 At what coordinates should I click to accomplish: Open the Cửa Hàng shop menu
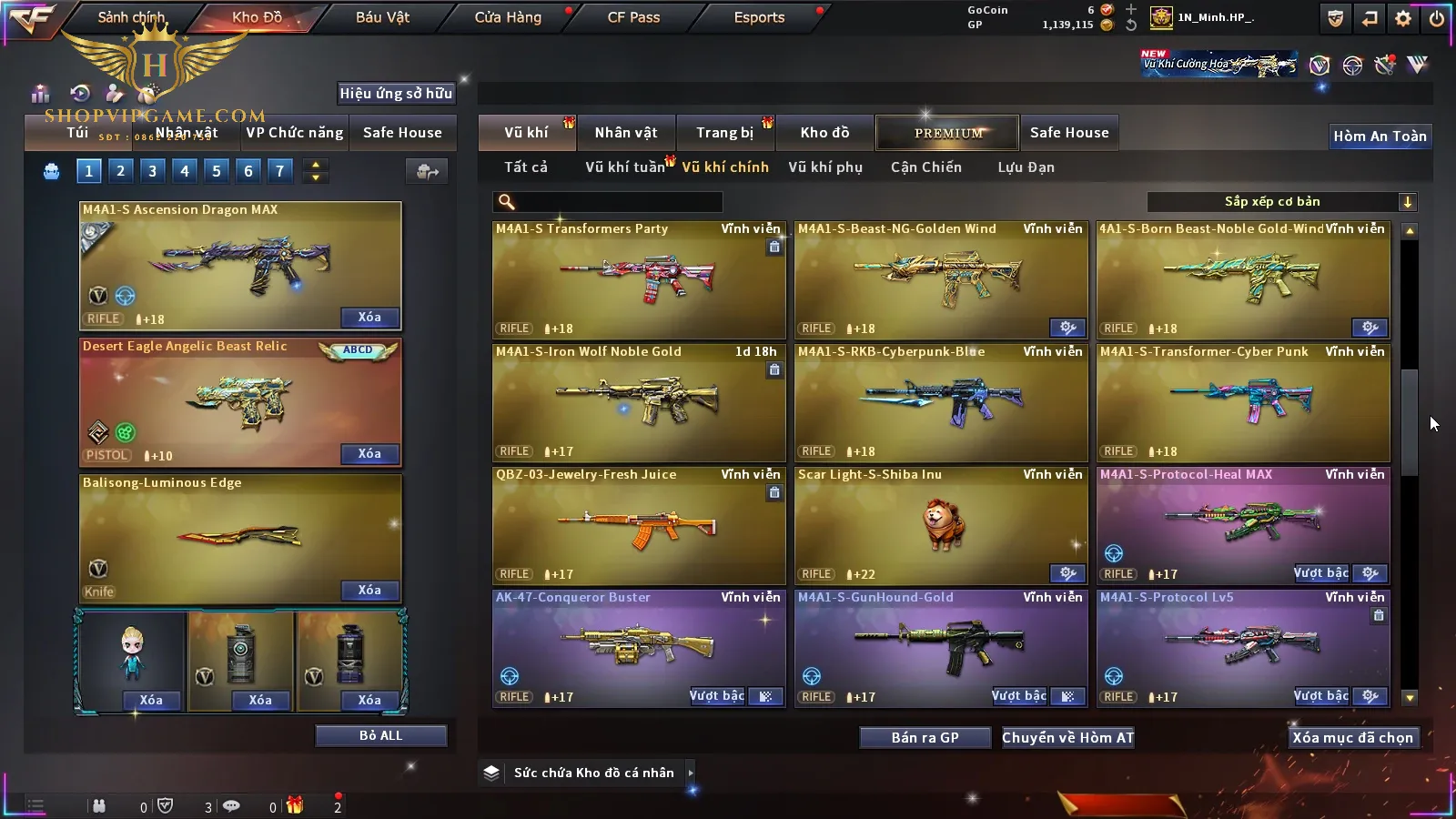pyautogui.click(x=508, y=17)
